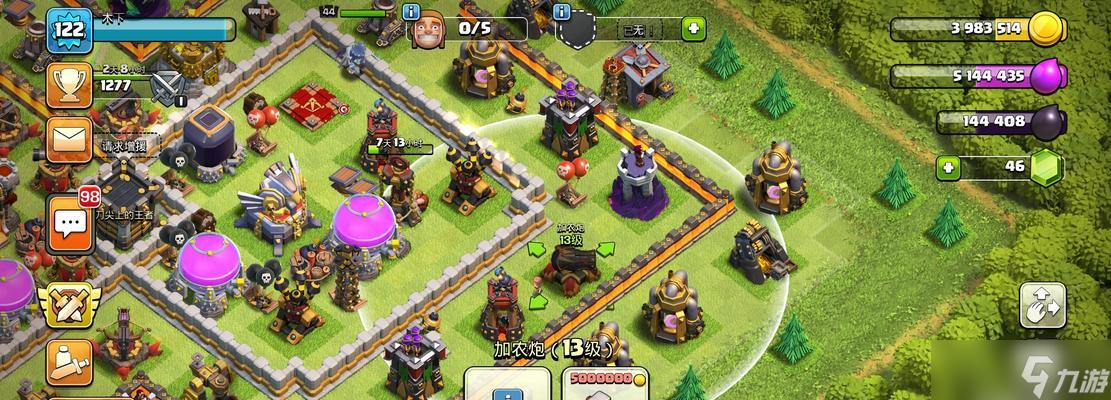The height and width of the screenshot is (400, 1111).
Task: Open the shield info button
Action: 562,13
